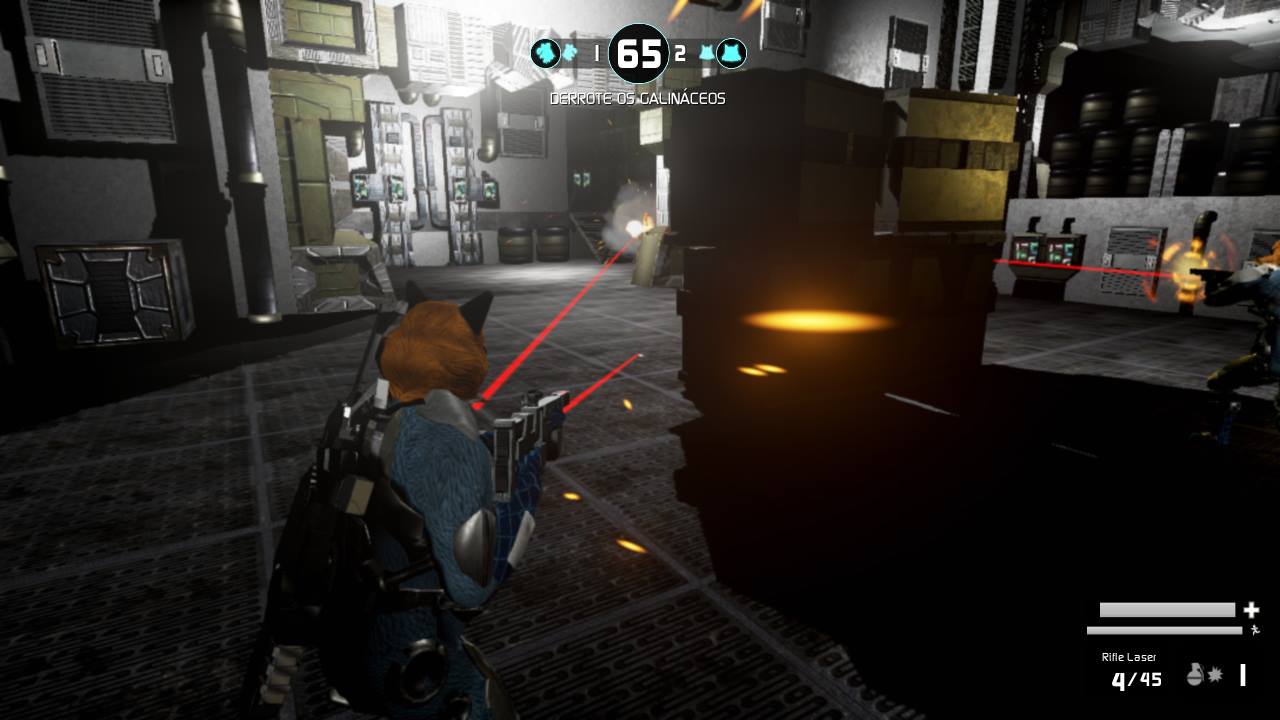Image resolution: width=1280 pixels, height=720 pixels.
Task: Select the small paw print icon beside the fox emblem
Action: point(569,52)
